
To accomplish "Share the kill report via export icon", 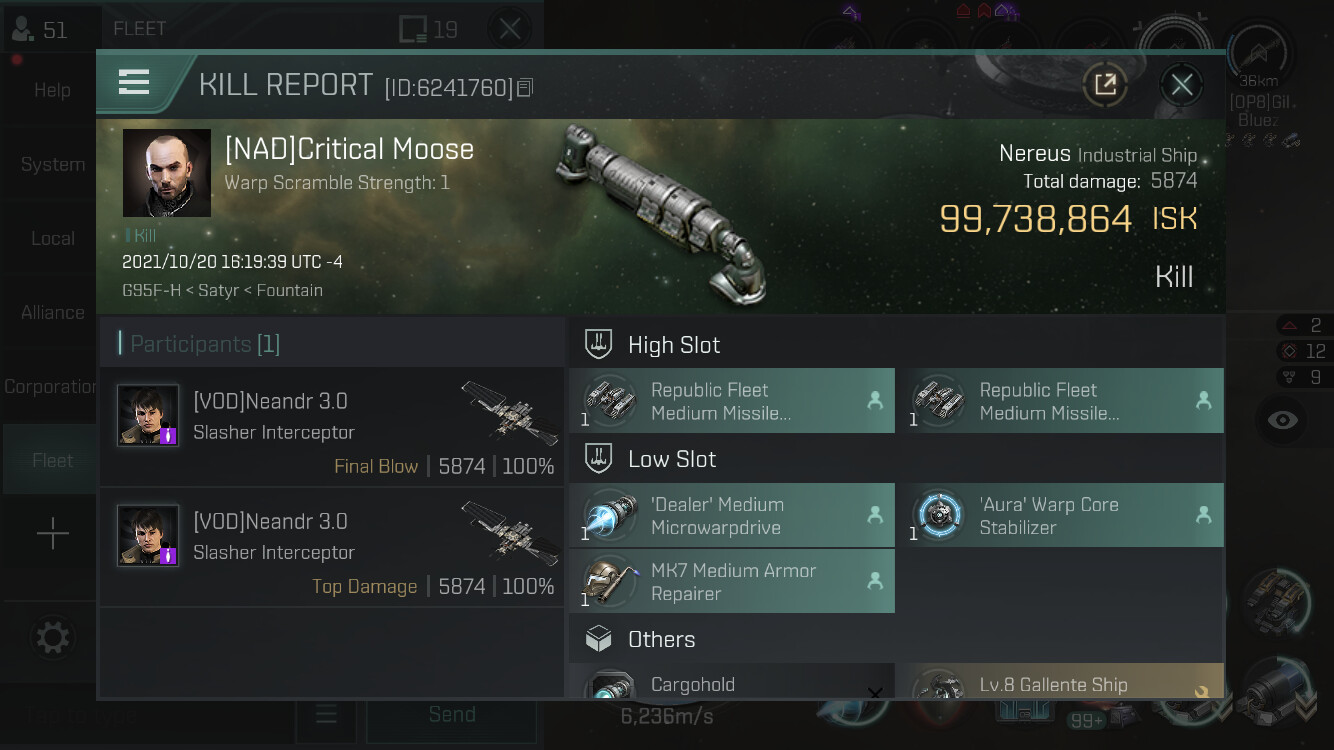I will coord(1105,85).
